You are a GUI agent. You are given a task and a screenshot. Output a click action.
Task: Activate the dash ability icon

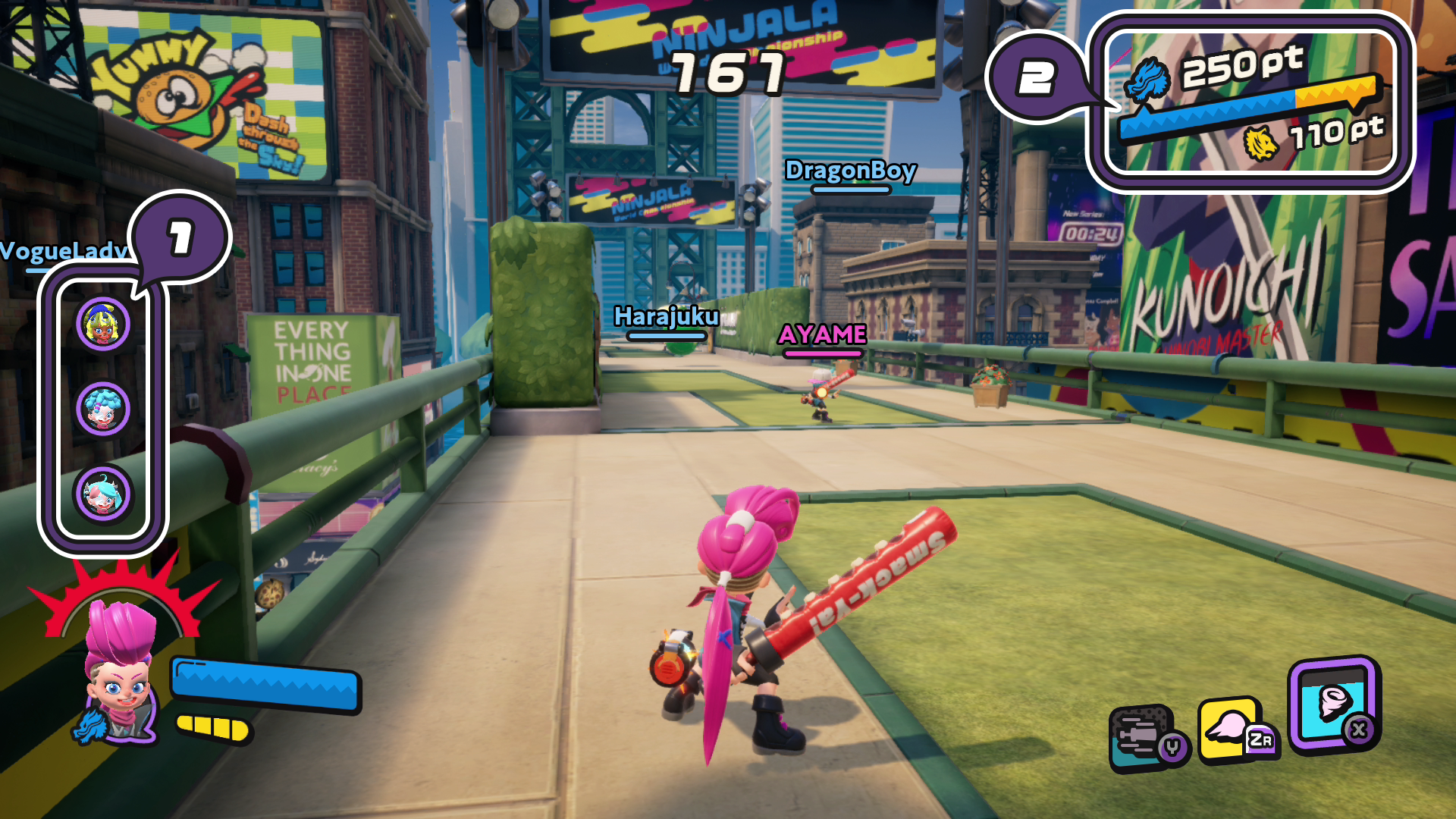[x=1145, y=737]
